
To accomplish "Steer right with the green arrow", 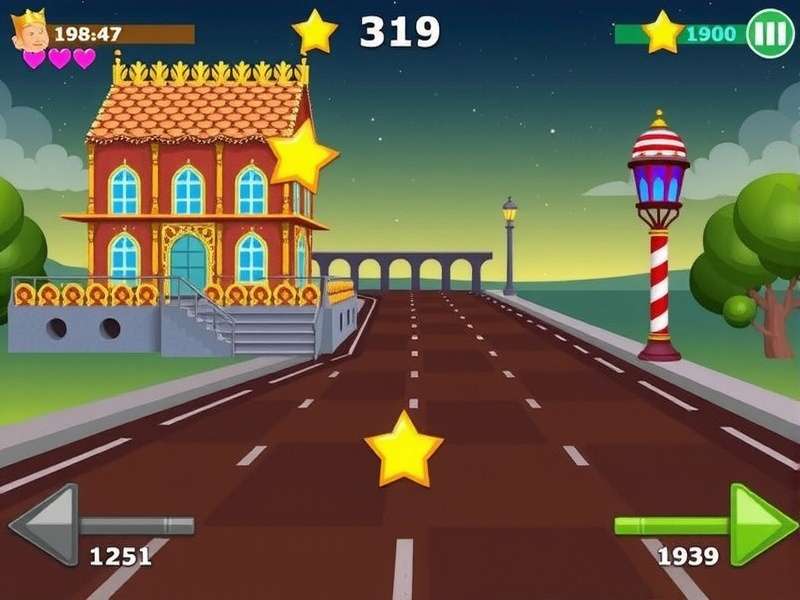I will (x=760, y=523).
